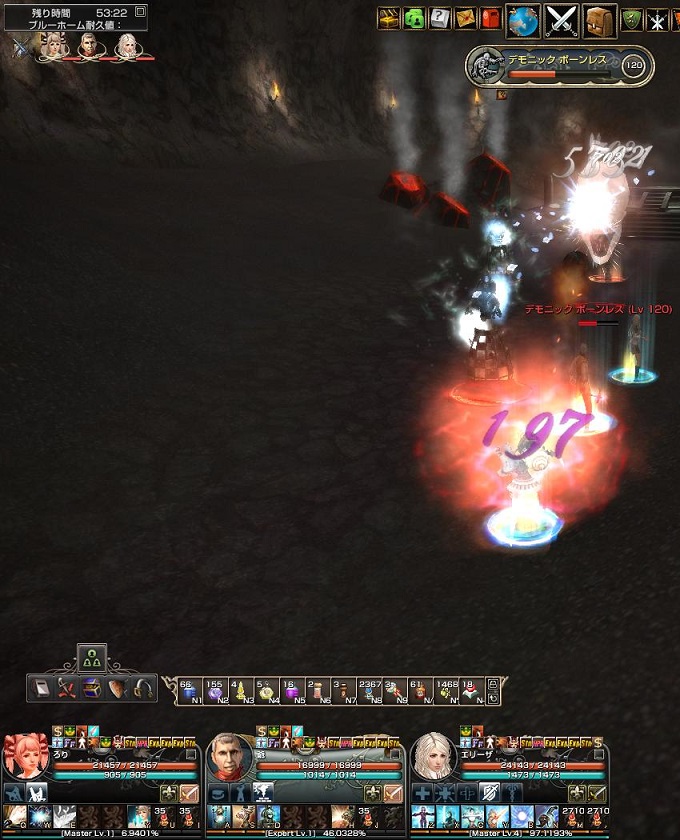Viewport: 680px width, 840px height.
Task: Select the red-haired character's portrait
Action: tap(26, 757)
